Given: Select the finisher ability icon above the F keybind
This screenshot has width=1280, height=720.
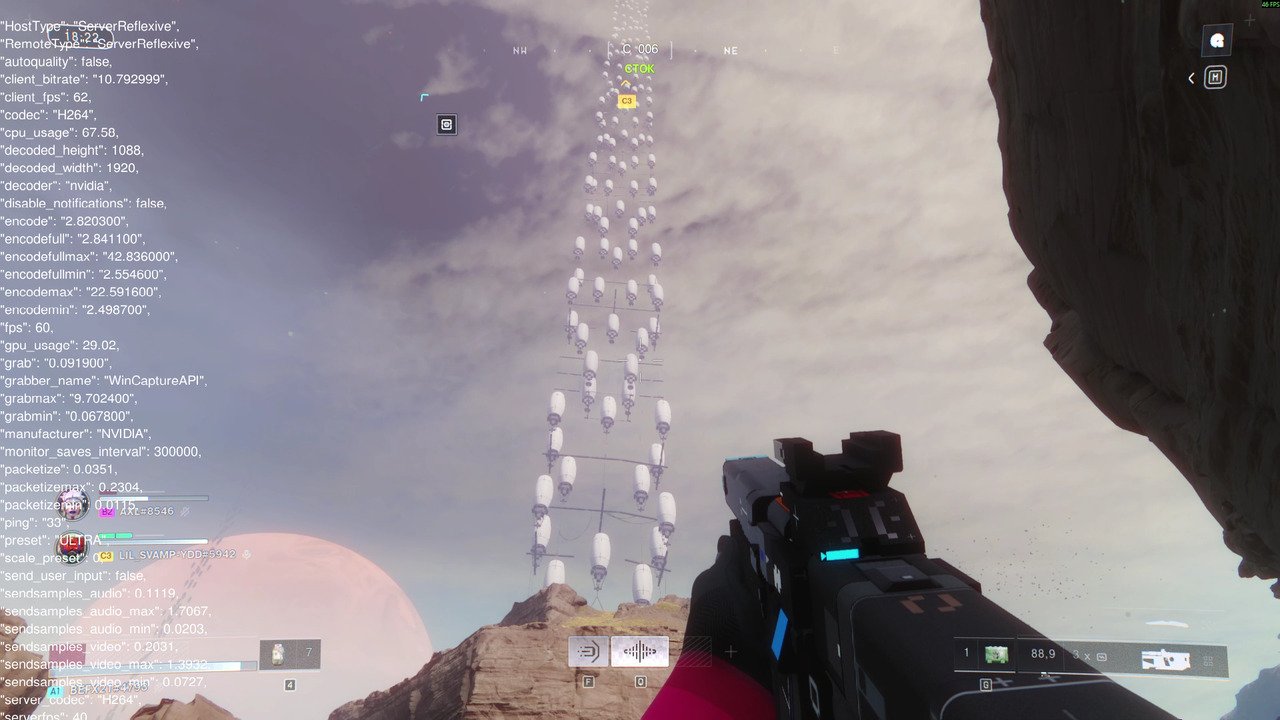Looking at the screenshot, I should (x=588, y=650).
